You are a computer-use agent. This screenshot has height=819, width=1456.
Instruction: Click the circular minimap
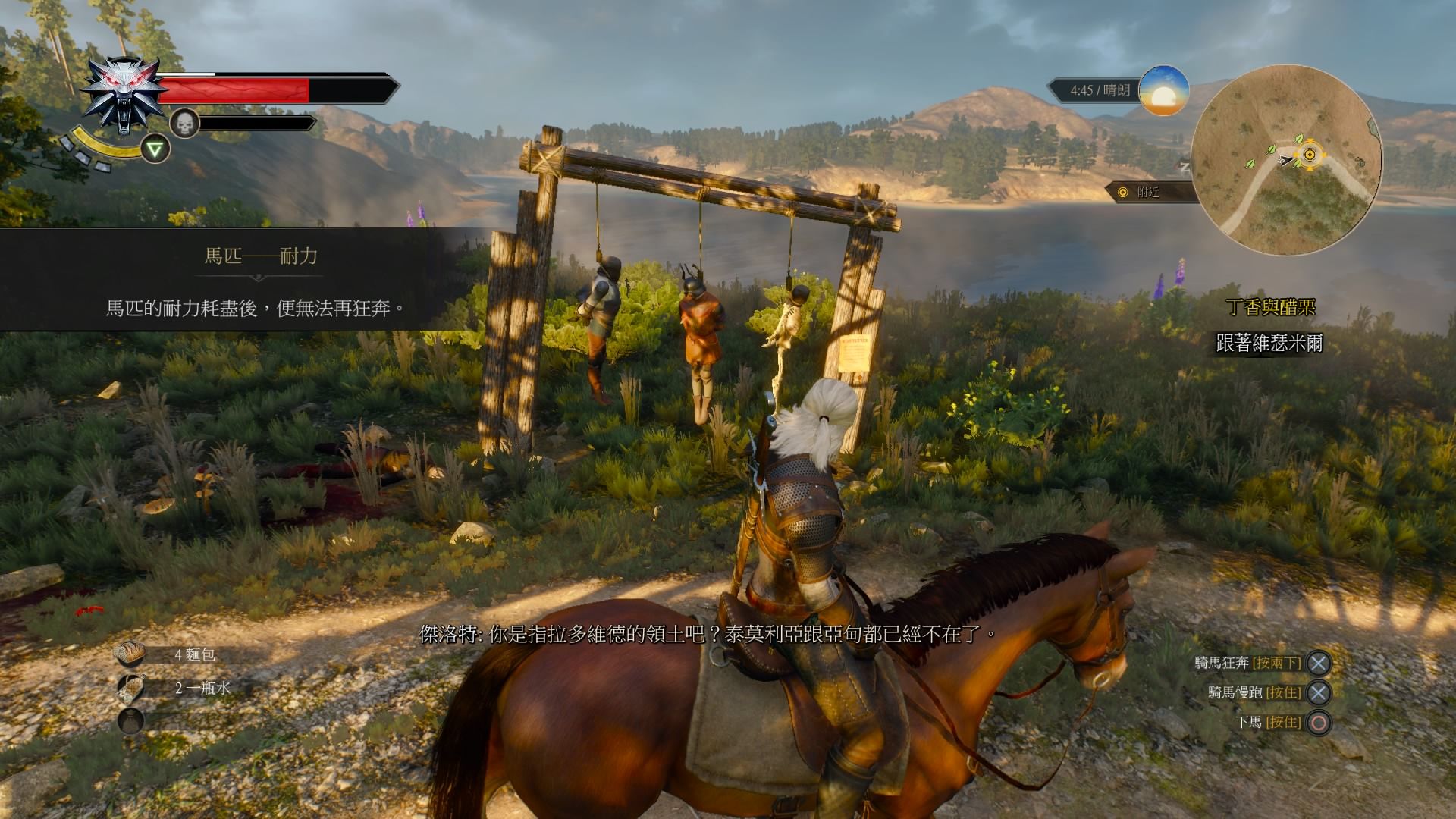pyautogui.click(x=1285, y=158)
